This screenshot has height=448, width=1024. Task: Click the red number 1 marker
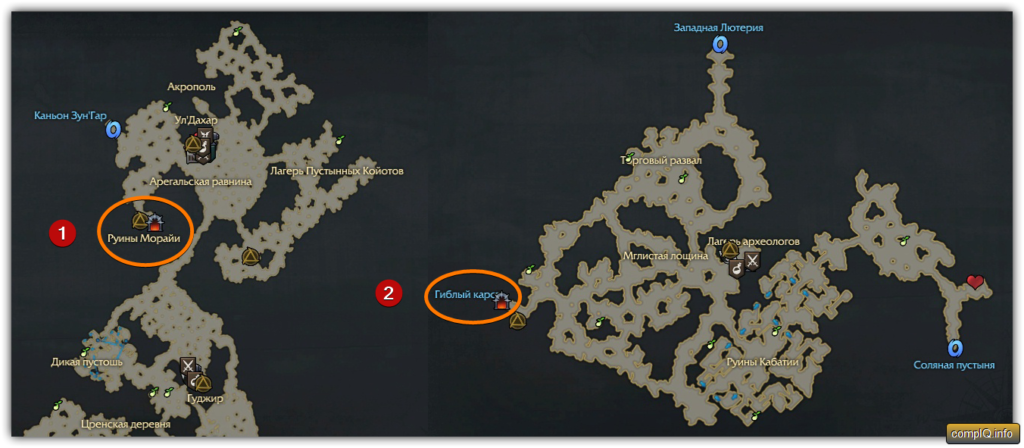point(62,233)
